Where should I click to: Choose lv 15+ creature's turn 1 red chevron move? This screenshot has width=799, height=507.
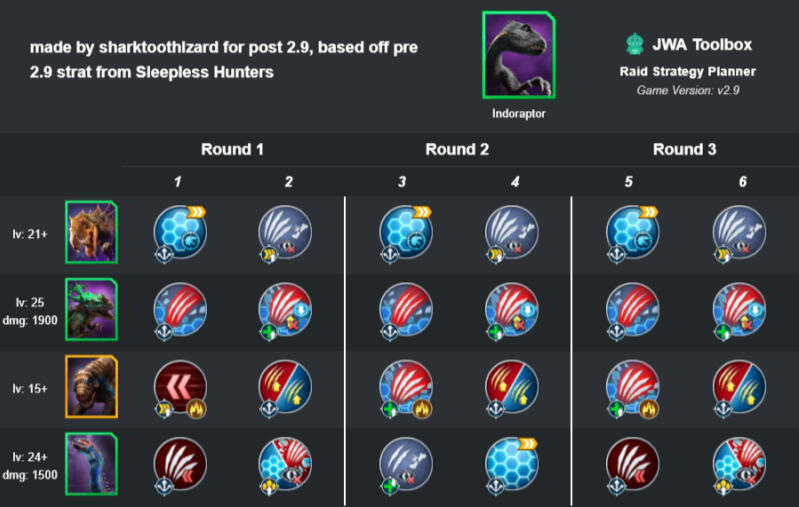(180, 386)
